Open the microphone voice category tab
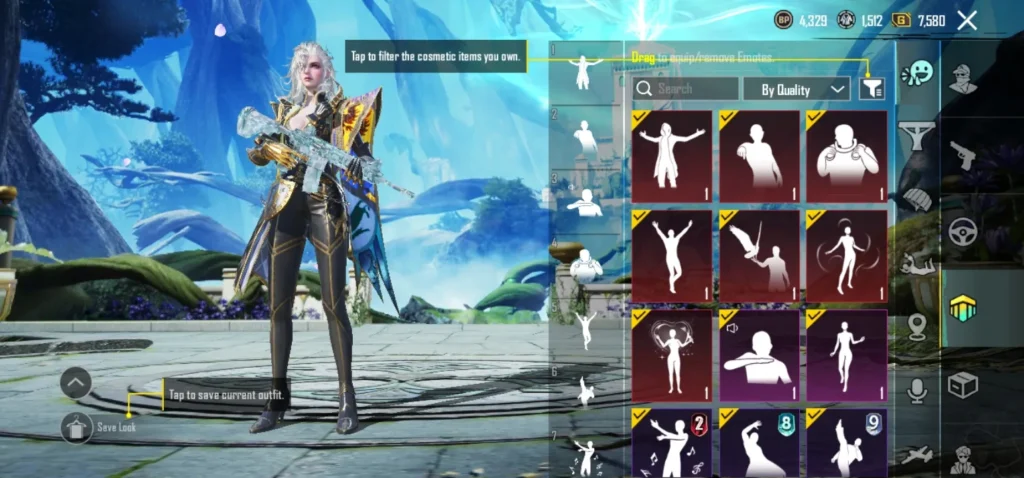 [x=916, y=391]
